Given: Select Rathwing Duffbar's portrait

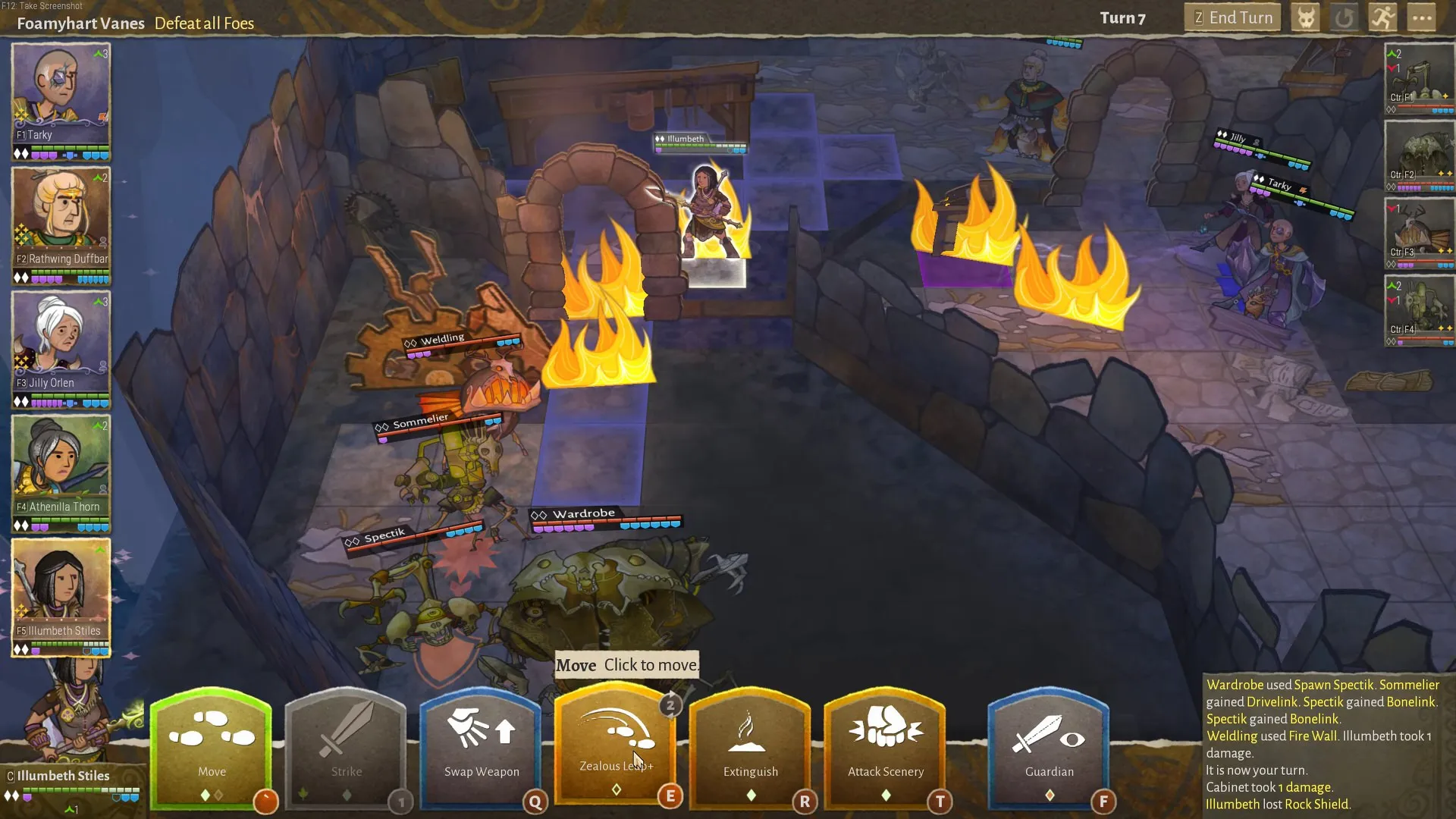Looking at the screenshot, I should click(x=61, y=218).
